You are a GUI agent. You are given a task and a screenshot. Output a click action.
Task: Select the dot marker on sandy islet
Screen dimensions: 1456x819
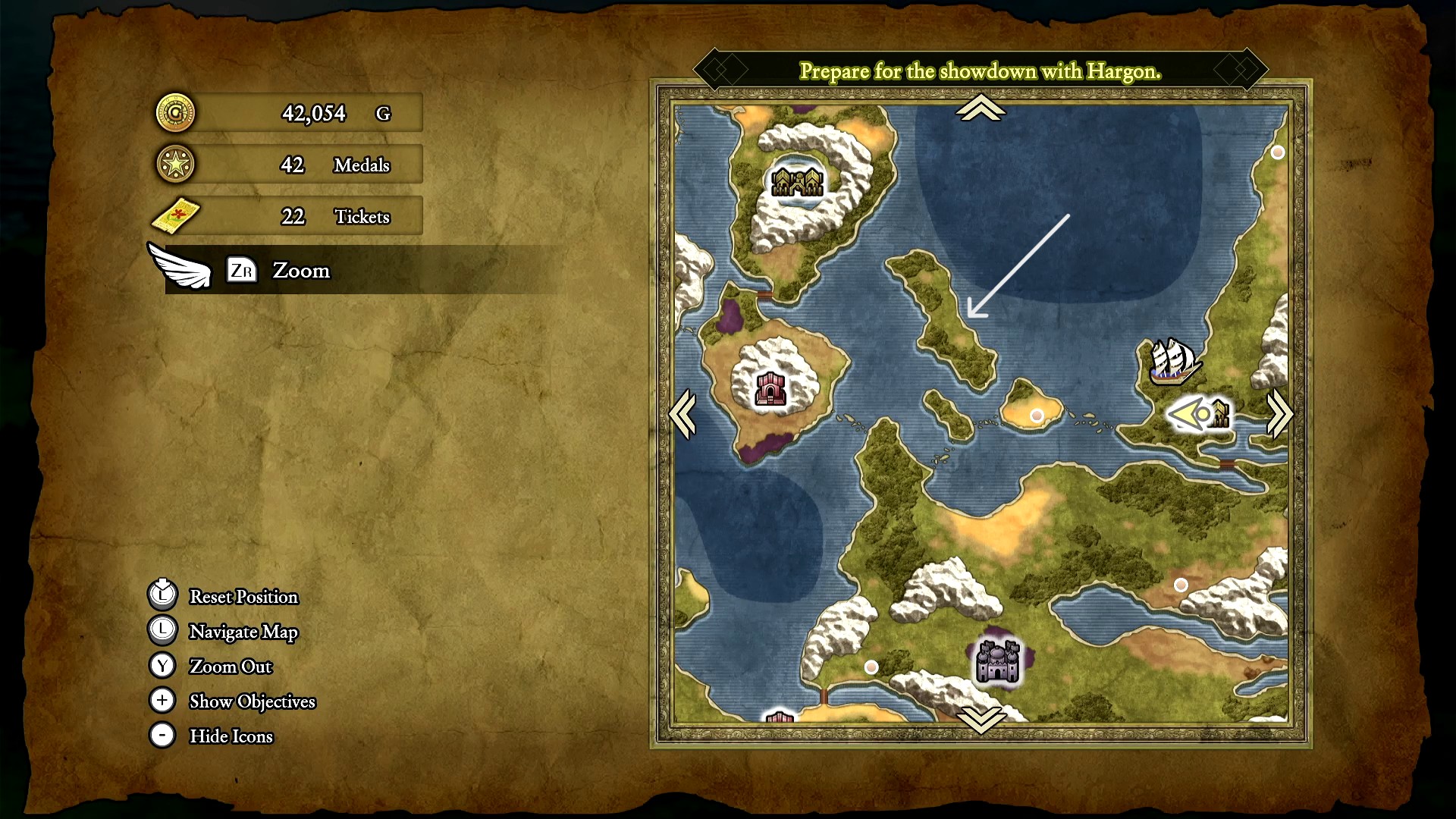tap(1037, 416)
